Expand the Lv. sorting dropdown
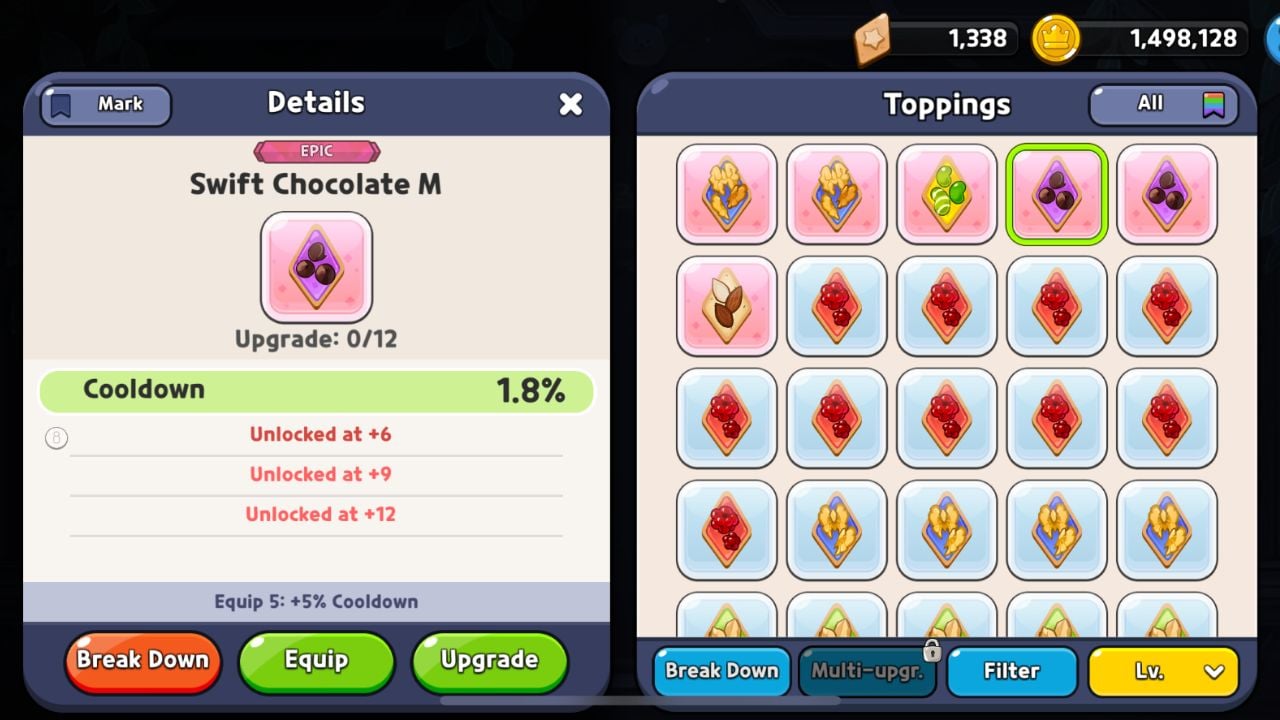The image size is (1280, 720). coord(1161,671)
